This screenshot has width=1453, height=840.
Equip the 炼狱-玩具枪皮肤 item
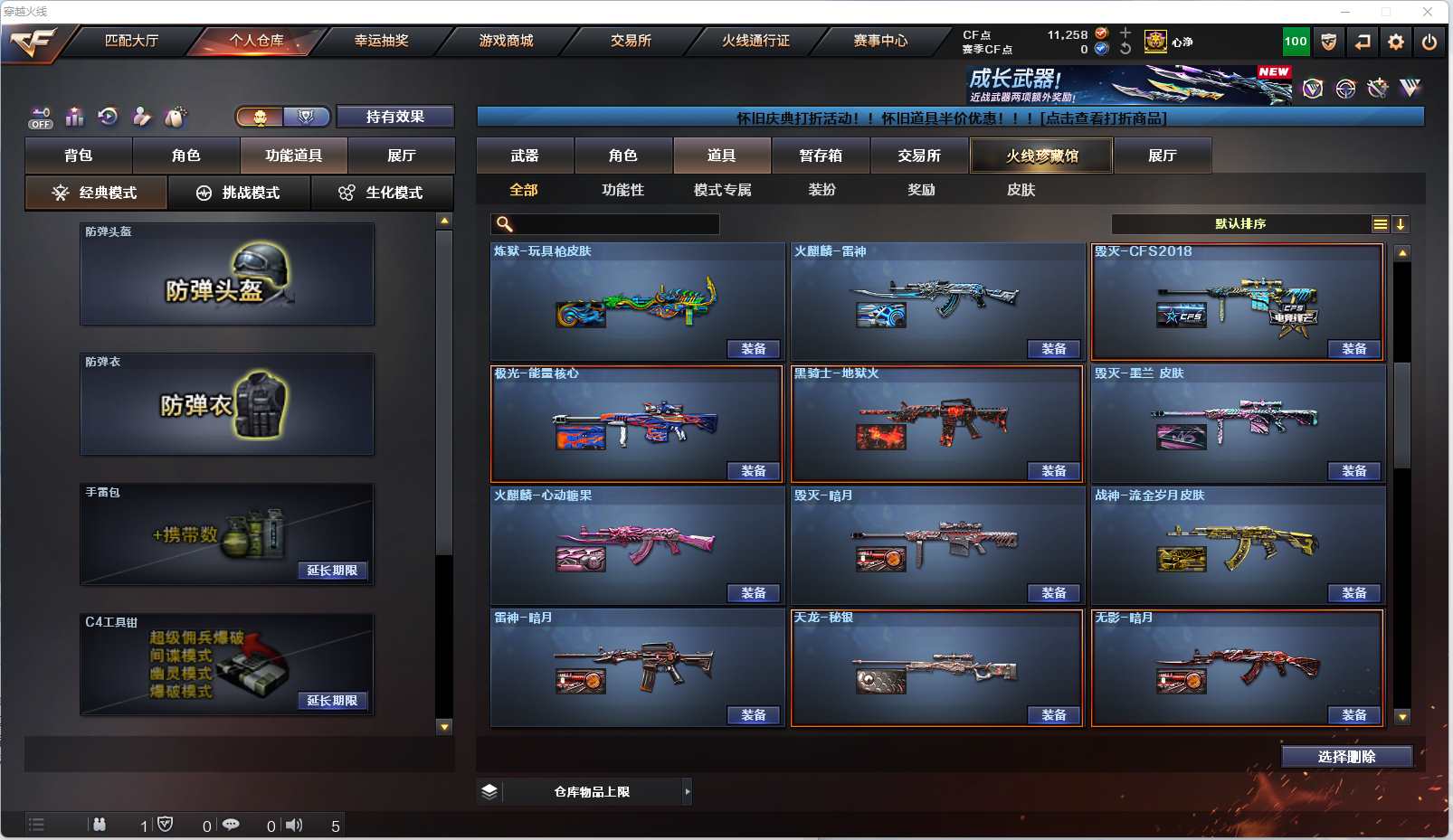753,349
